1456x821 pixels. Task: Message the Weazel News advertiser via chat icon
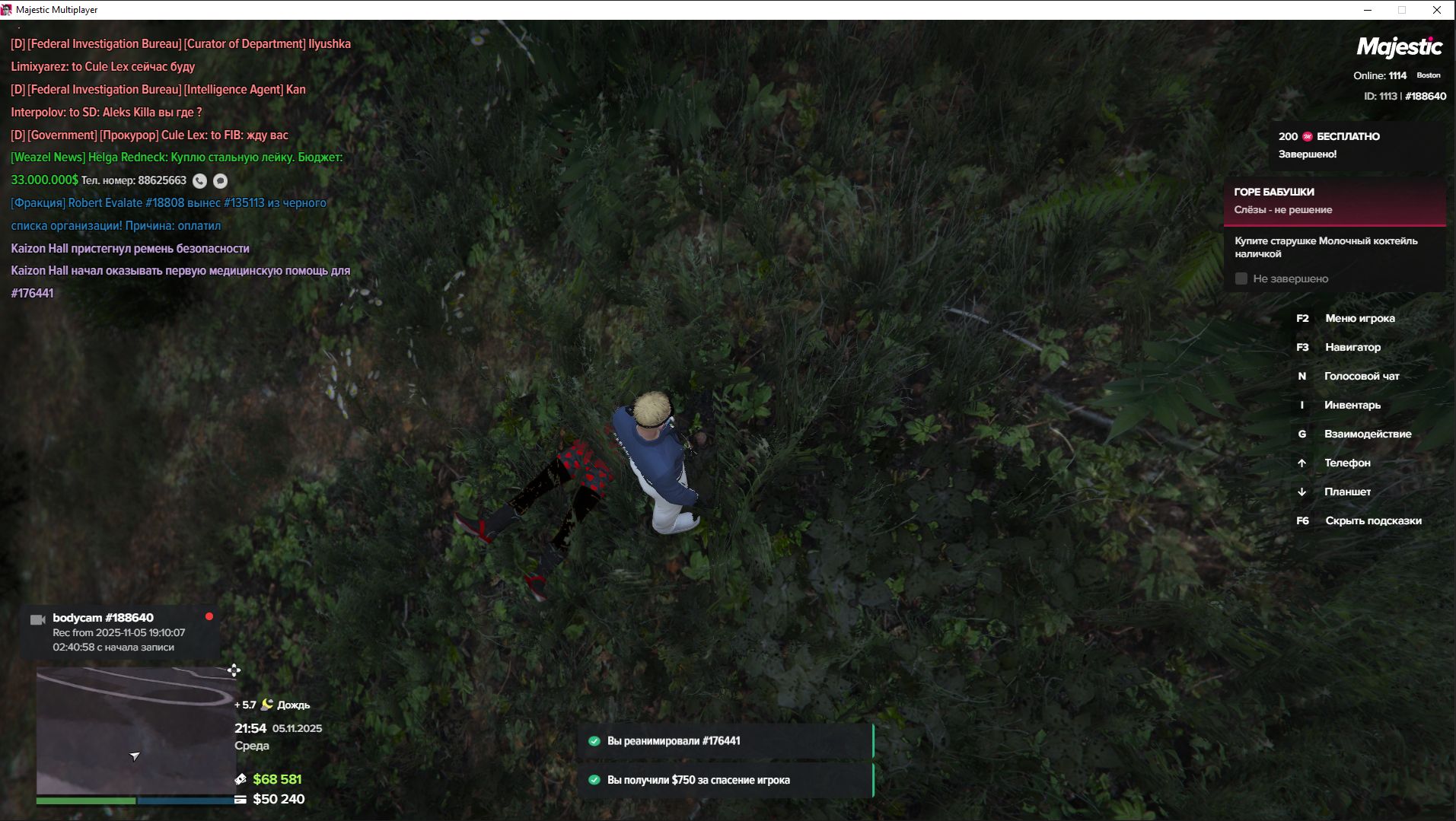click(220, 180)
